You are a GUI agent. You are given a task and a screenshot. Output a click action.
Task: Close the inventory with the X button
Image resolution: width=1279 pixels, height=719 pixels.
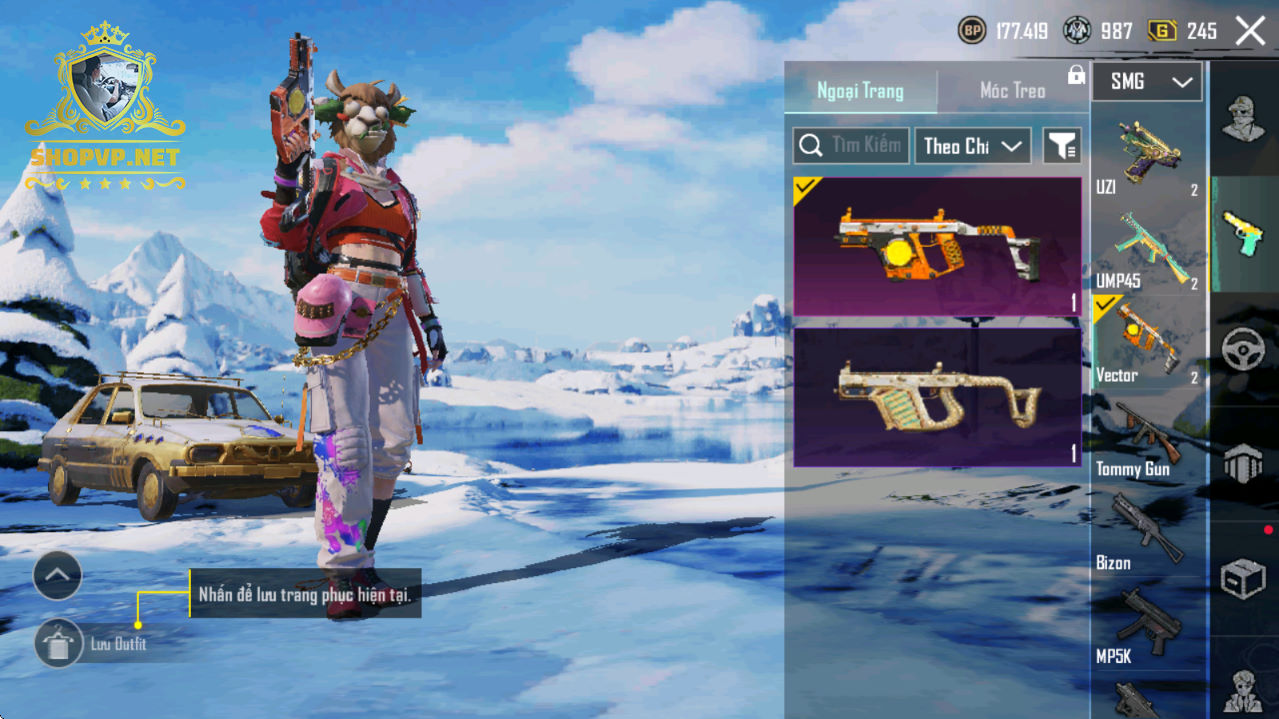tap(1250, 31)
